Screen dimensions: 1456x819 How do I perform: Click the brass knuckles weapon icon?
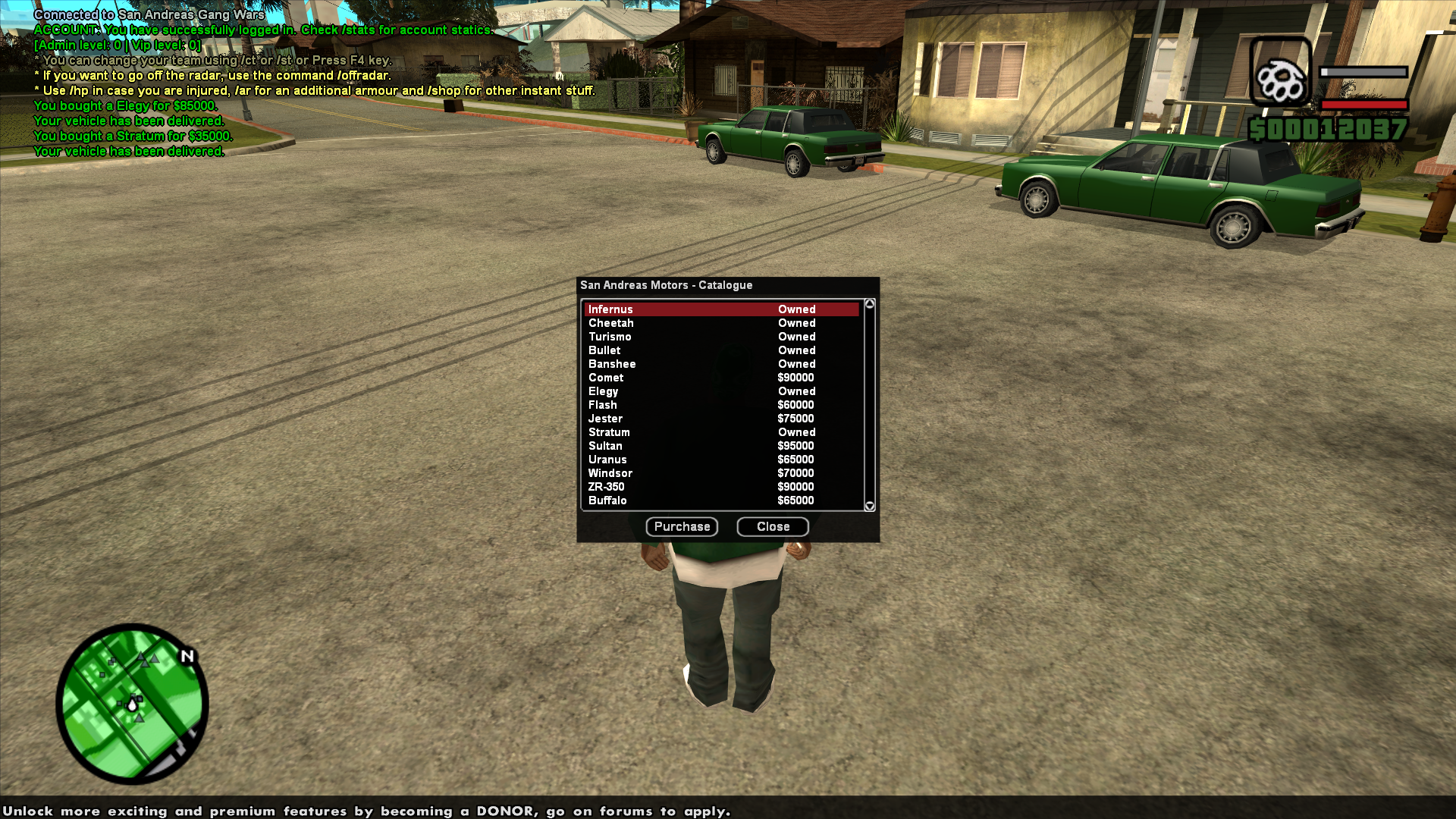(1282, 80)
